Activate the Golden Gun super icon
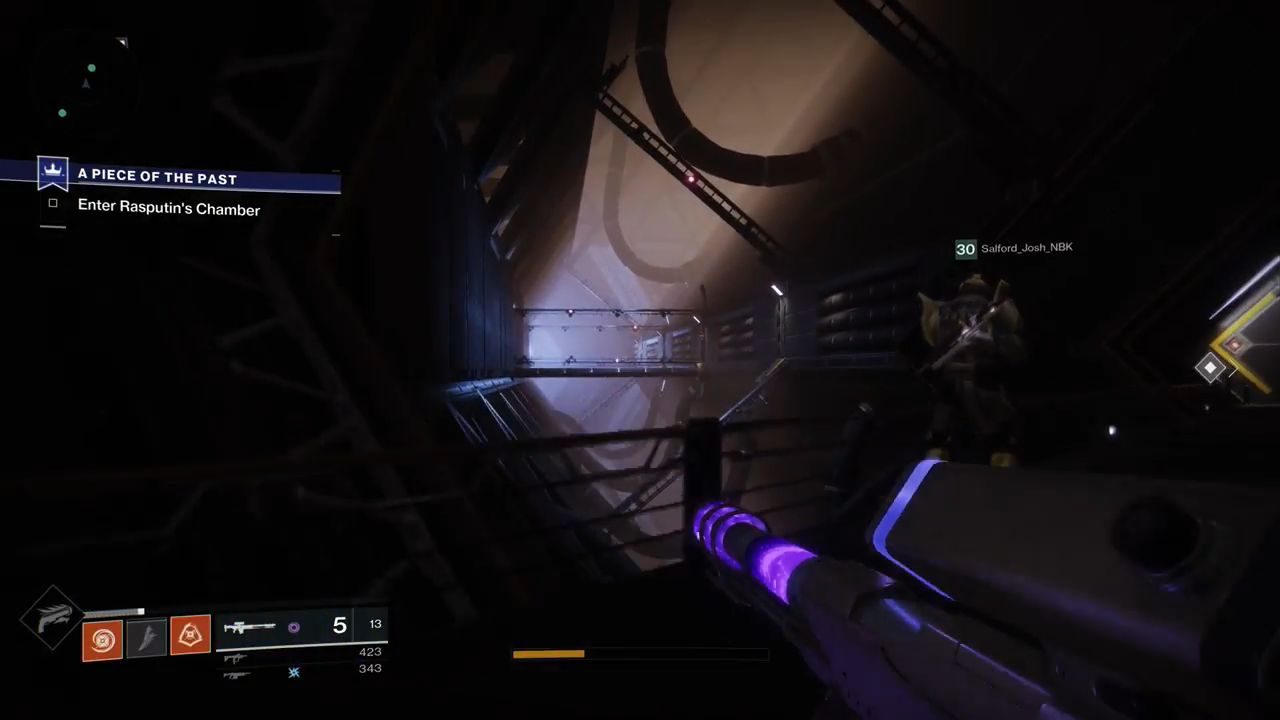The width and height of the screenshot is (1280, 720). coord(53,618)
